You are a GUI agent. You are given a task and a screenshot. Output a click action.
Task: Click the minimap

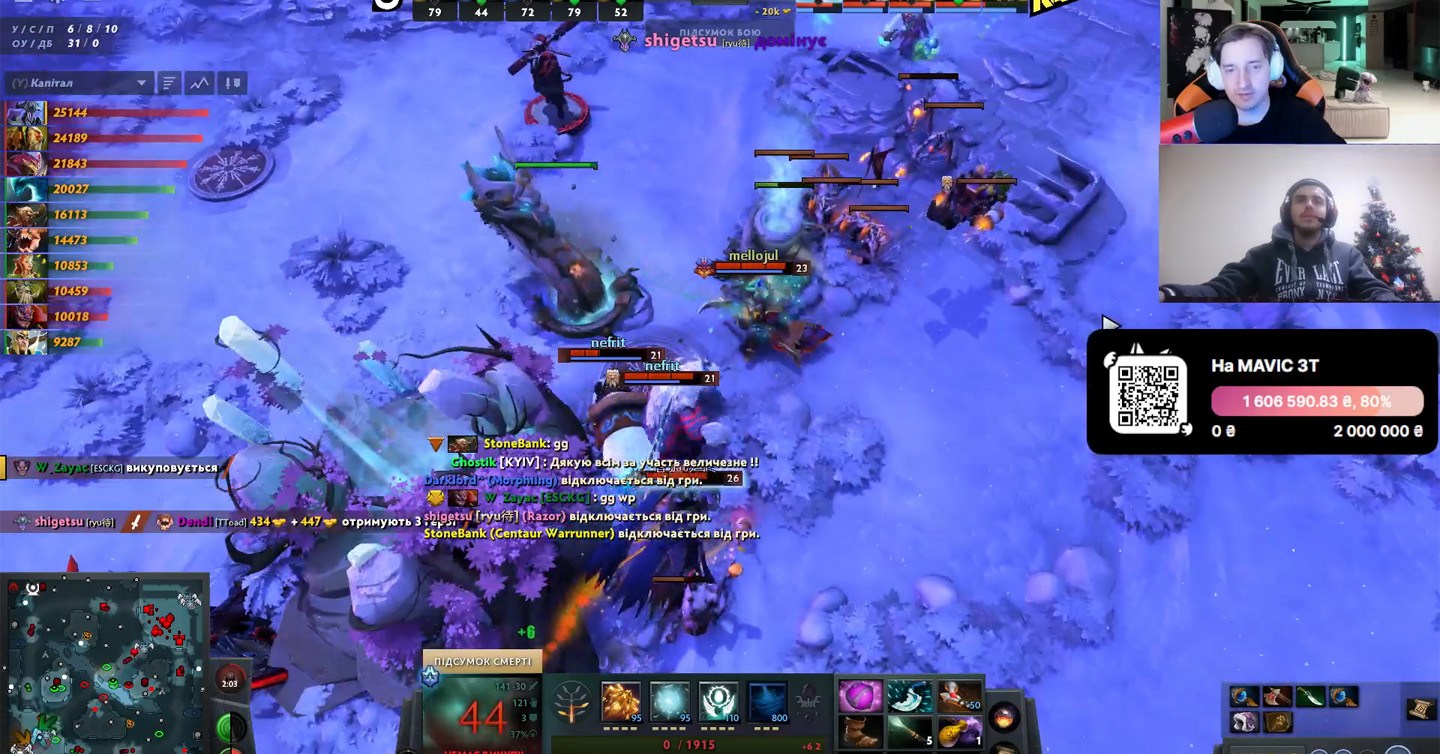[103, 662]
